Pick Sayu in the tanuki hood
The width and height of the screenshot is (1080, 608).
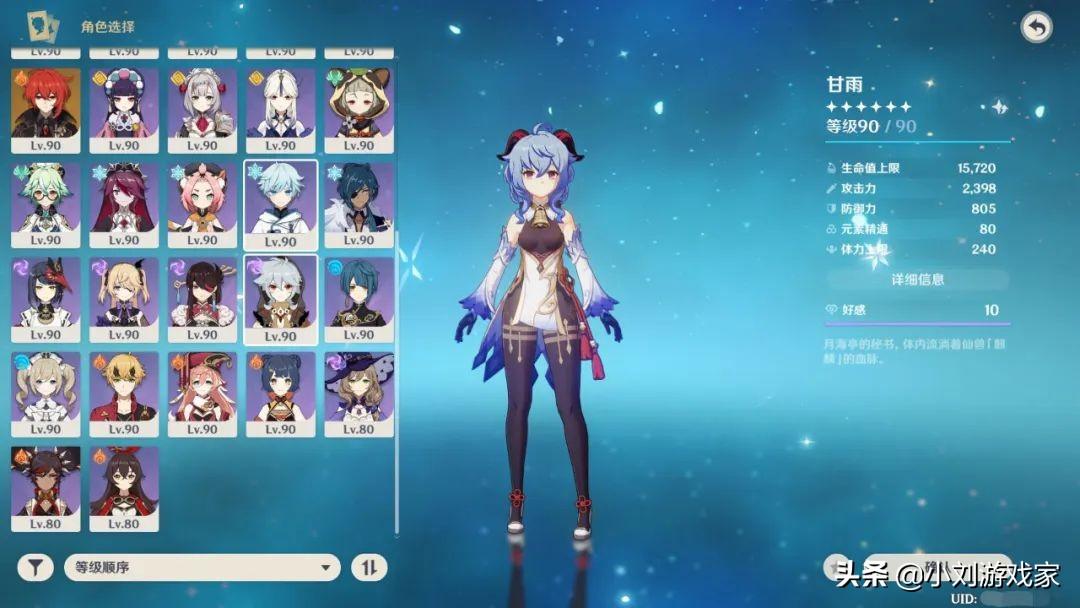(x=358, y=110)
